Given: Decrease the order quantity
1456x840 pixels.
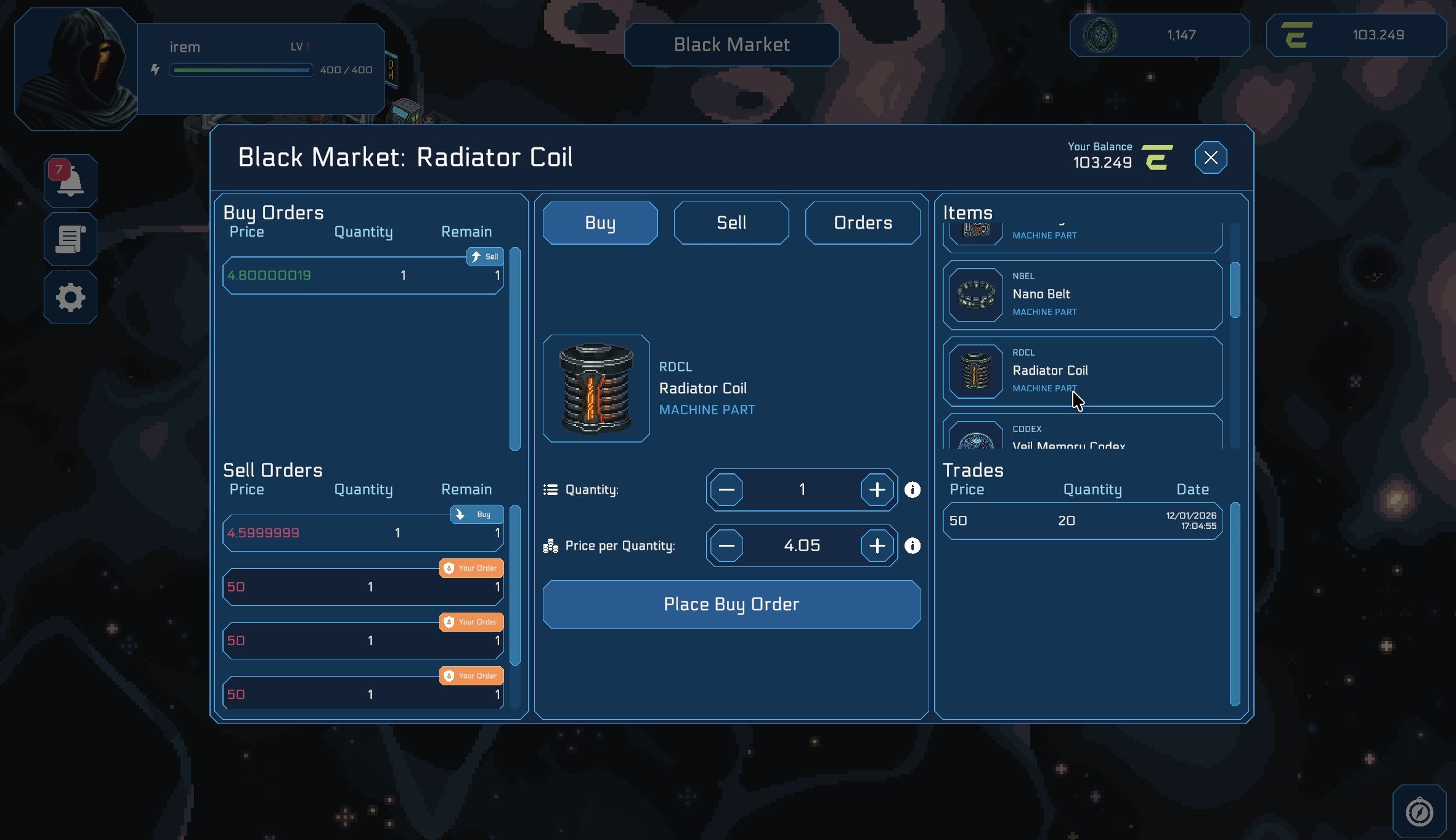Looking at the screenshot, I should tap(726, 490).
